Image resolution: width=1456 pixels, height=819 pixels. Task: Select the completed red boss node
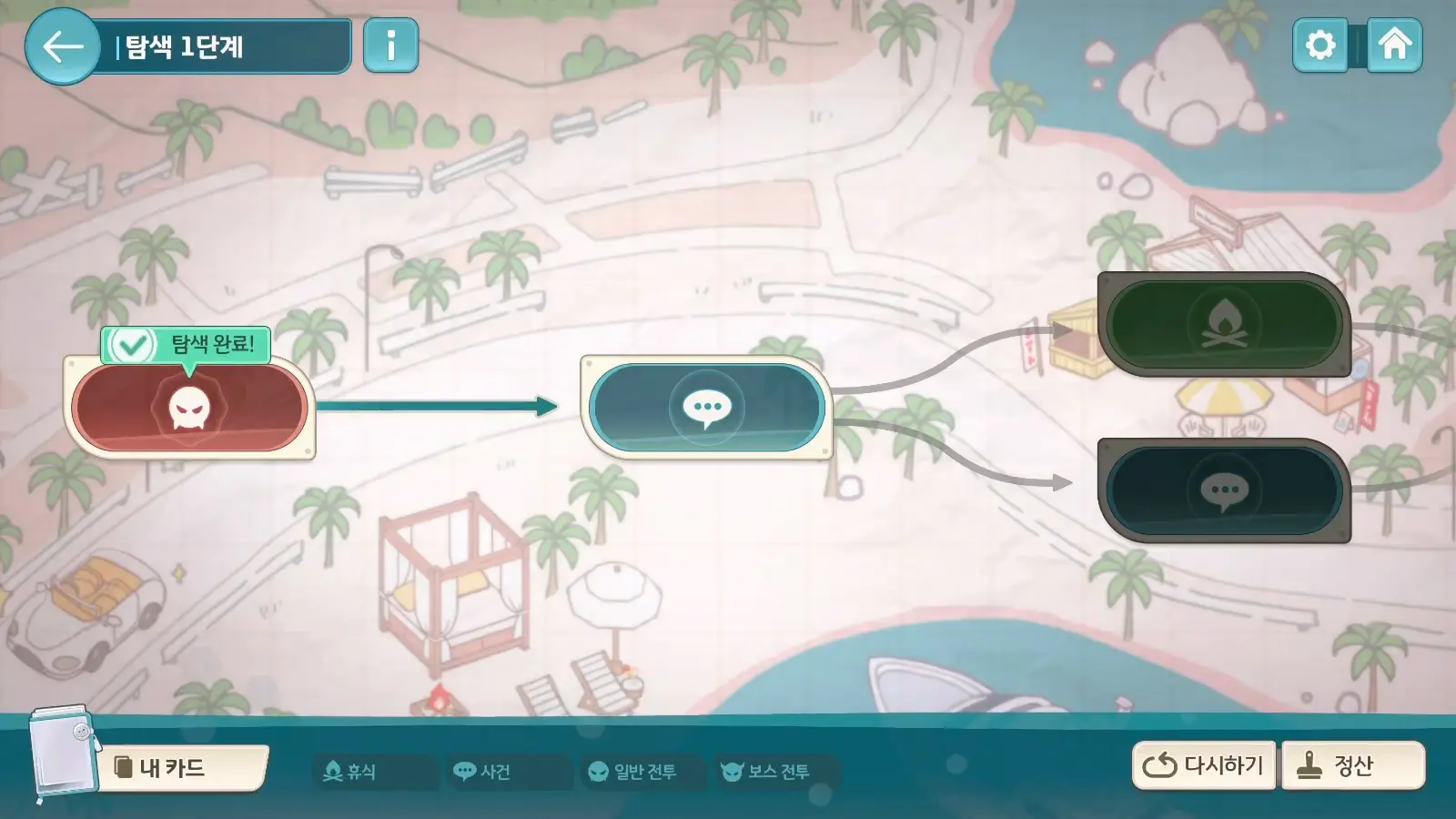[x=189, y=408]
